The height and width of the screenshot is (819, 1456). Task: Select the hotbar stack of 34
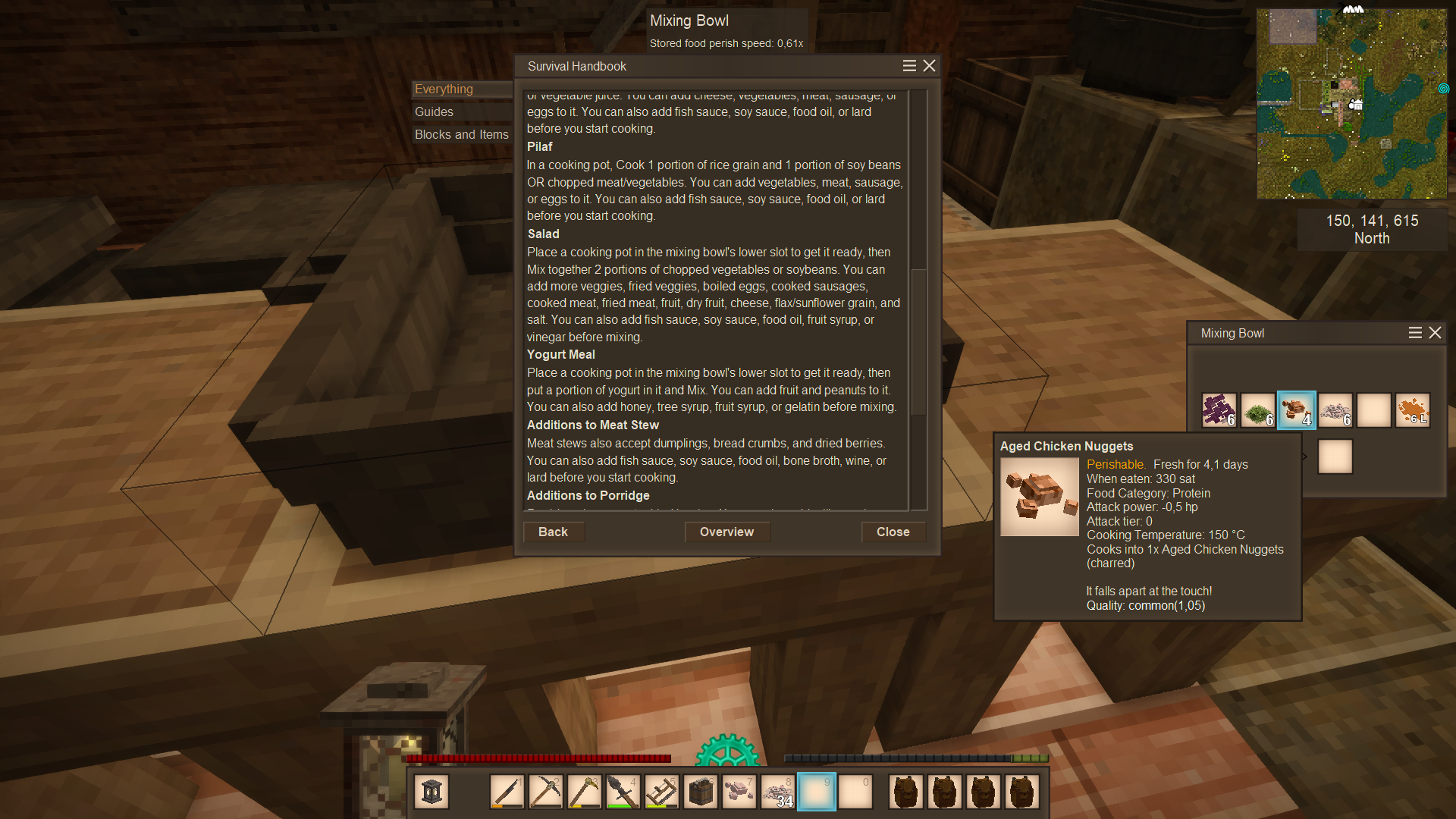click(x=777, y=792)
